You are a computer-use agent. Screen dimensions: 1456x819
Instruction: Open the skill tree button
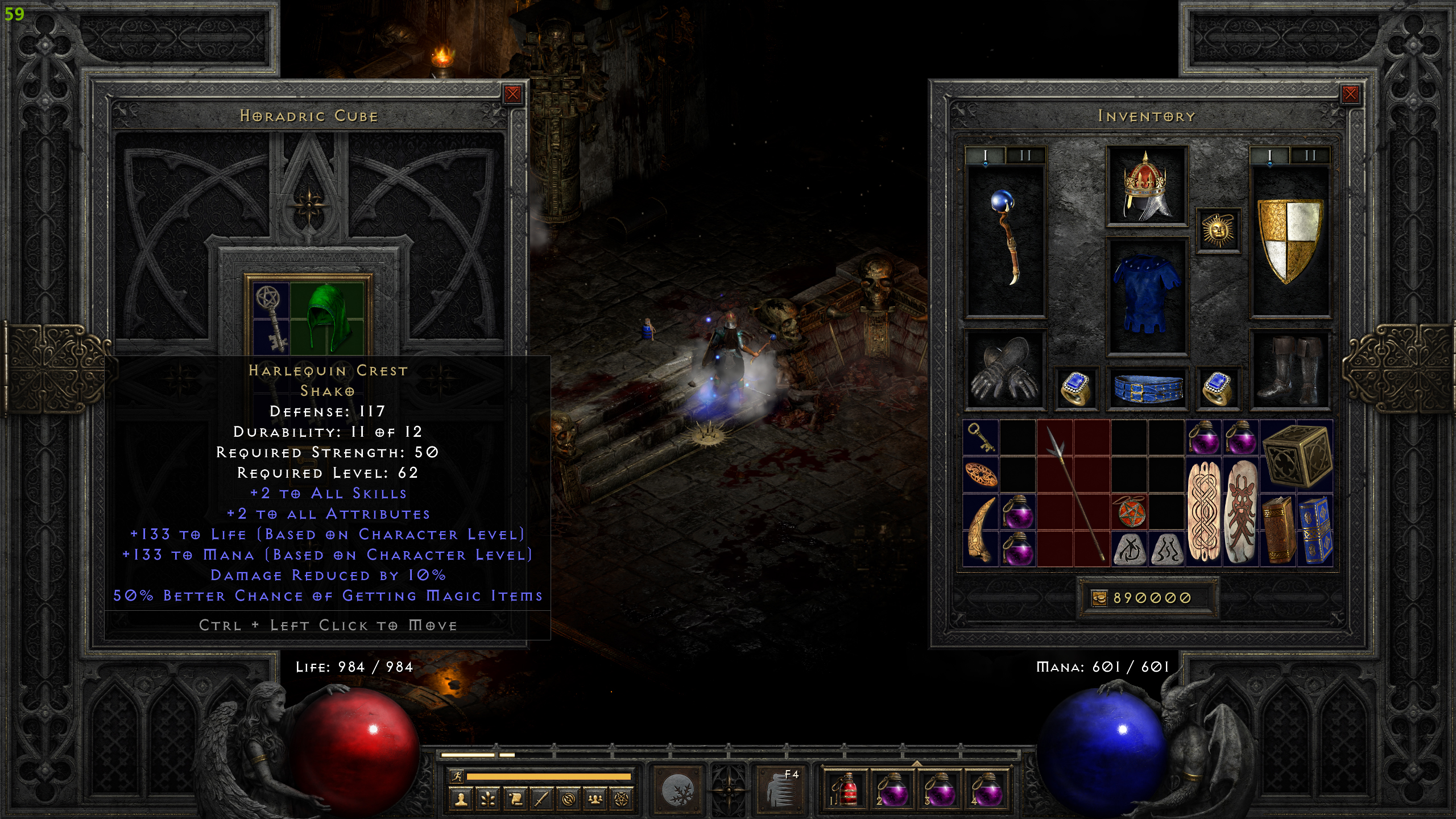point(487,799)
